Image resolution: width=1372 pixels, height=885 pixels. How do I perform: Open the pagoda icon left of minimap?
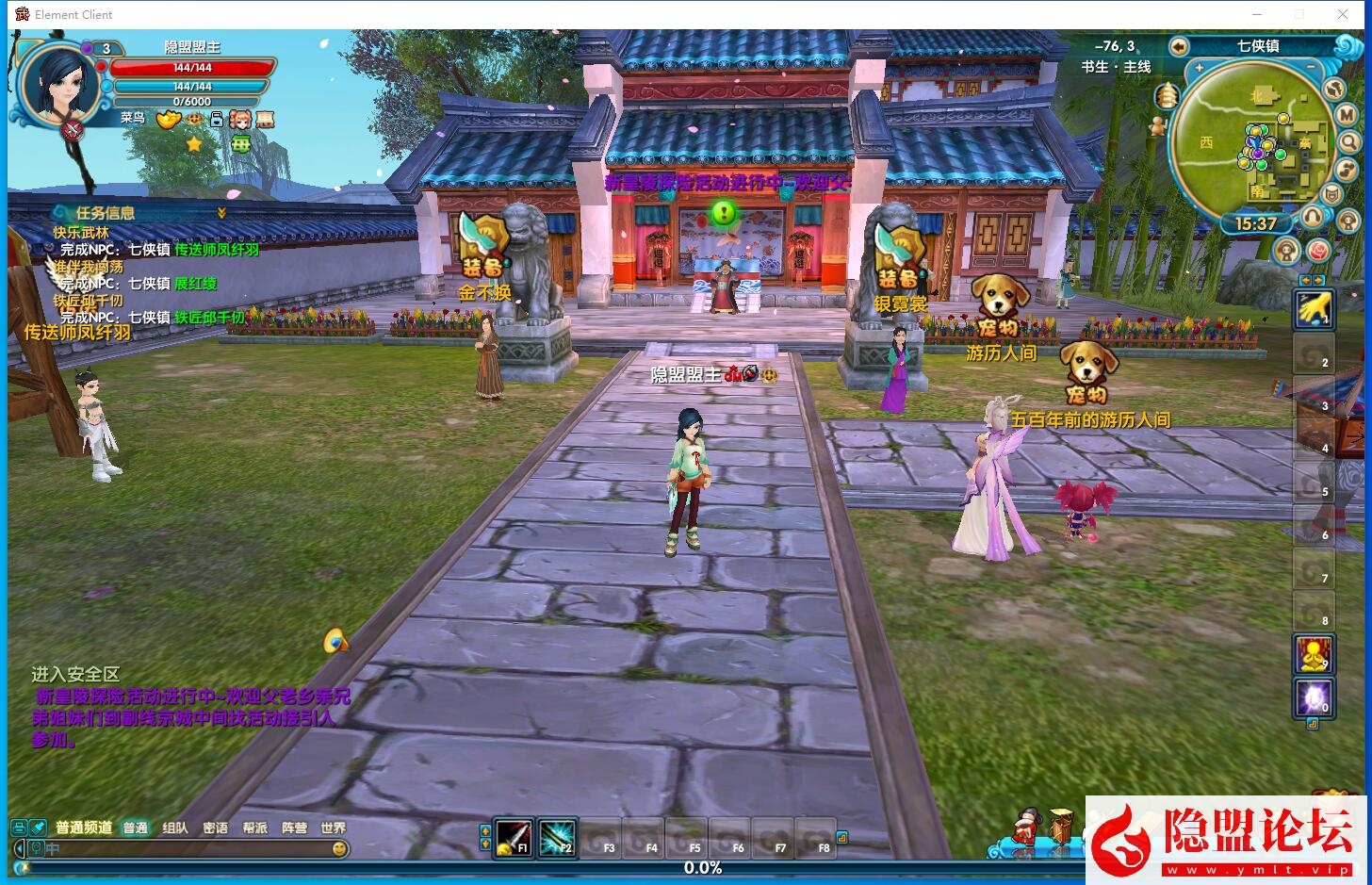pyautogui.click(x=1167, y=96)
